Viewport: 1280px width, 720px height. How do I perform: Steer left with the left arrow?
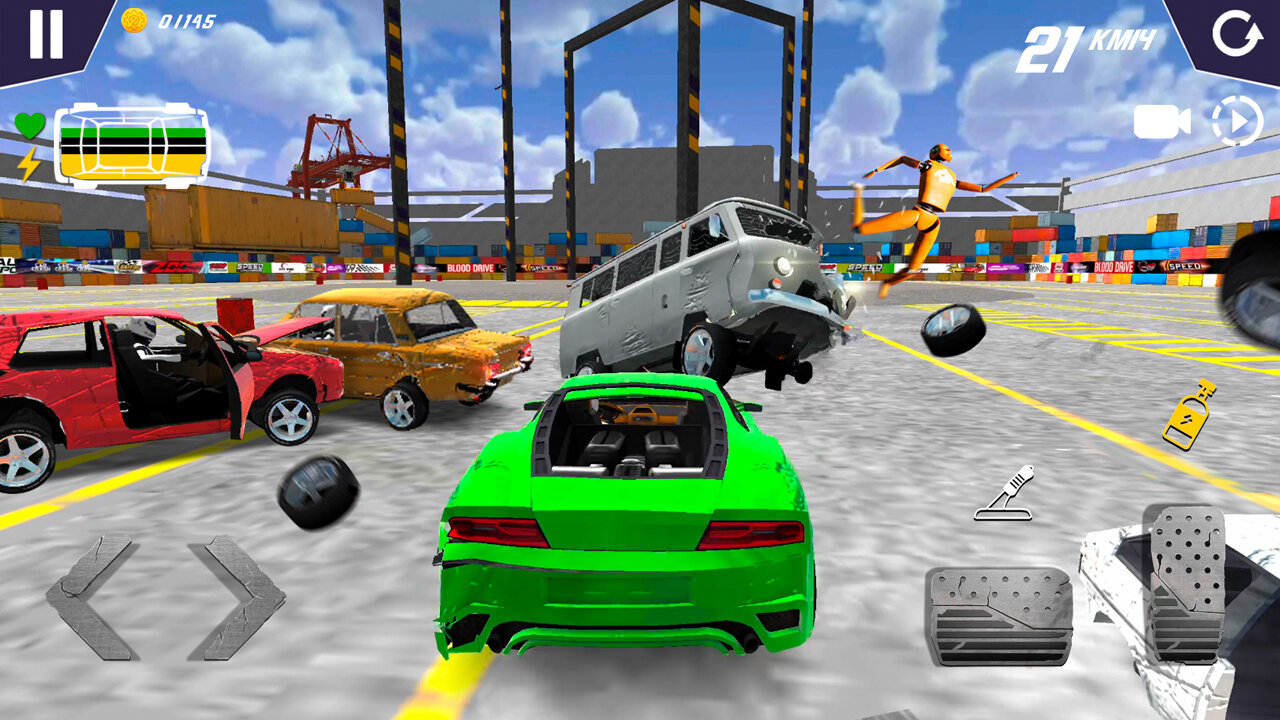coord(90,597)
